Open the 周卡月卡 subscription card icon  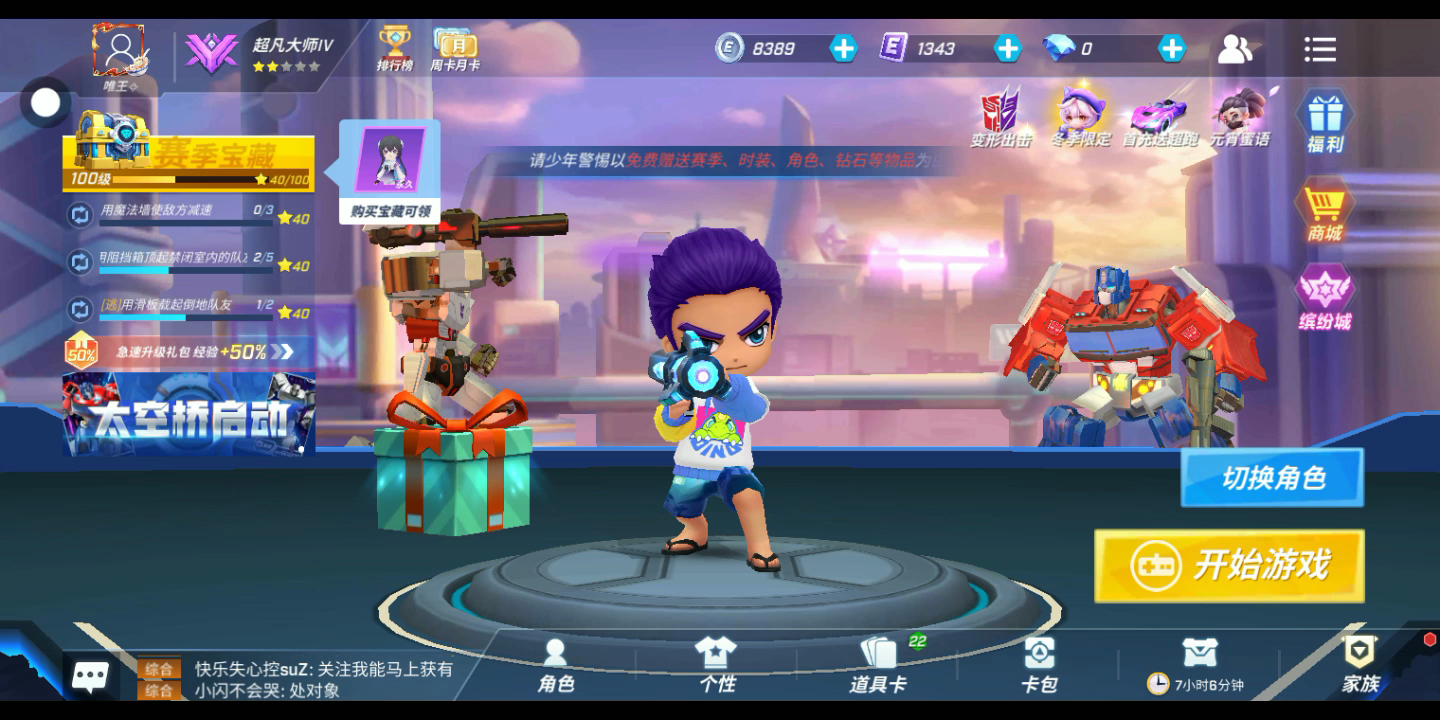pyautogui.click(x=455, y=48)
